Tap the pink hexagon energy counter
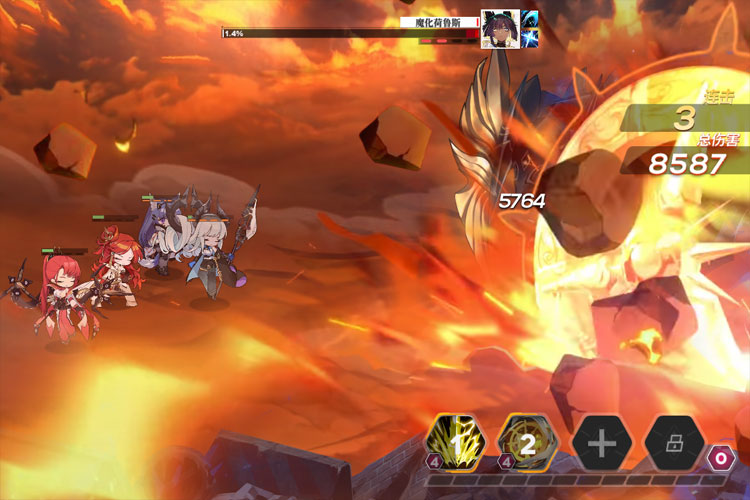This screenshot has width=750, height=500. tap(721, 460)
